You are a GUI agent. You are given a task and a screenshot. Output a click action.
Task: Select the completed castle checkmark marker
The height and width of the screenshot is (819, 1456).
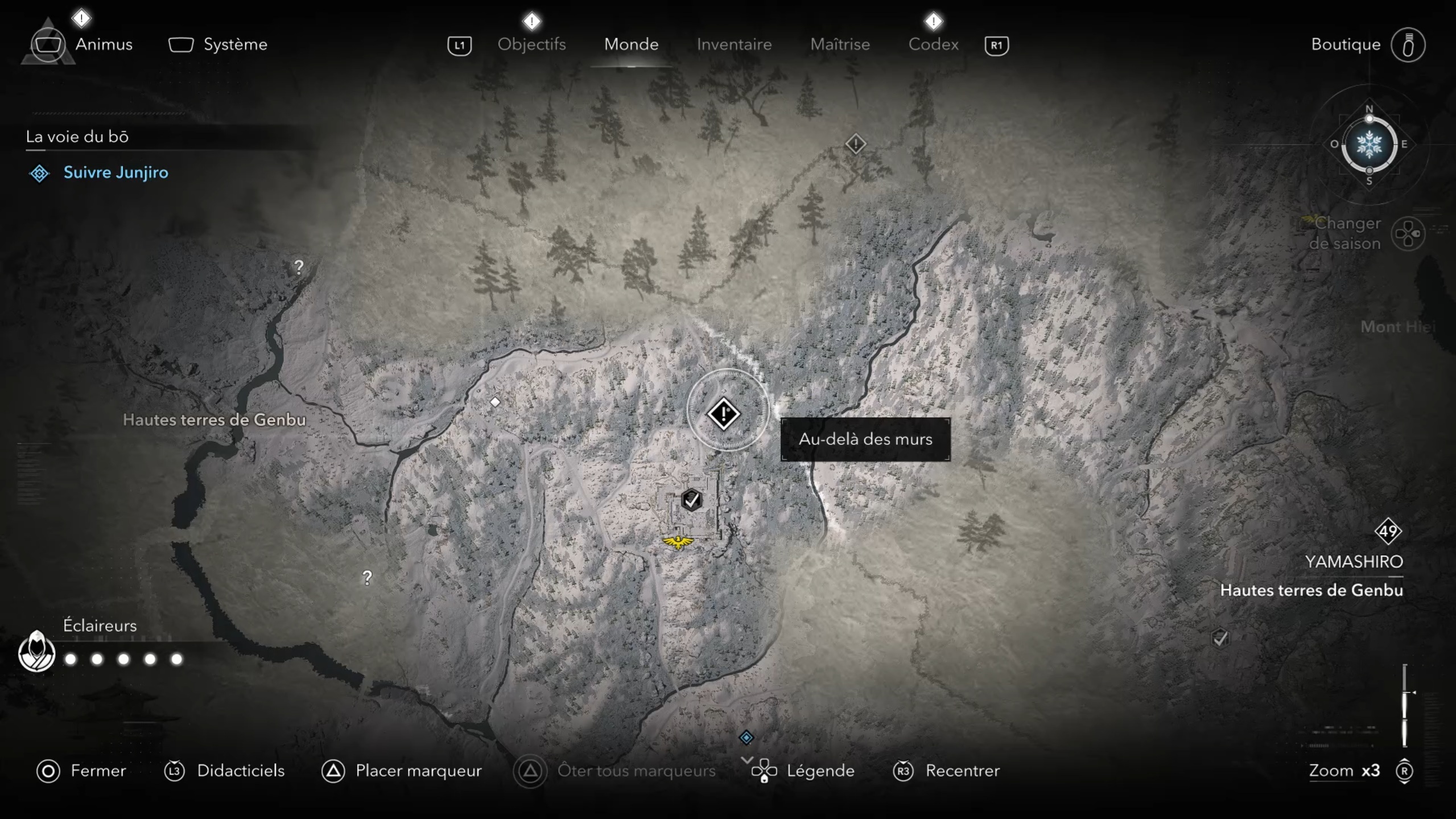(691, 500)
